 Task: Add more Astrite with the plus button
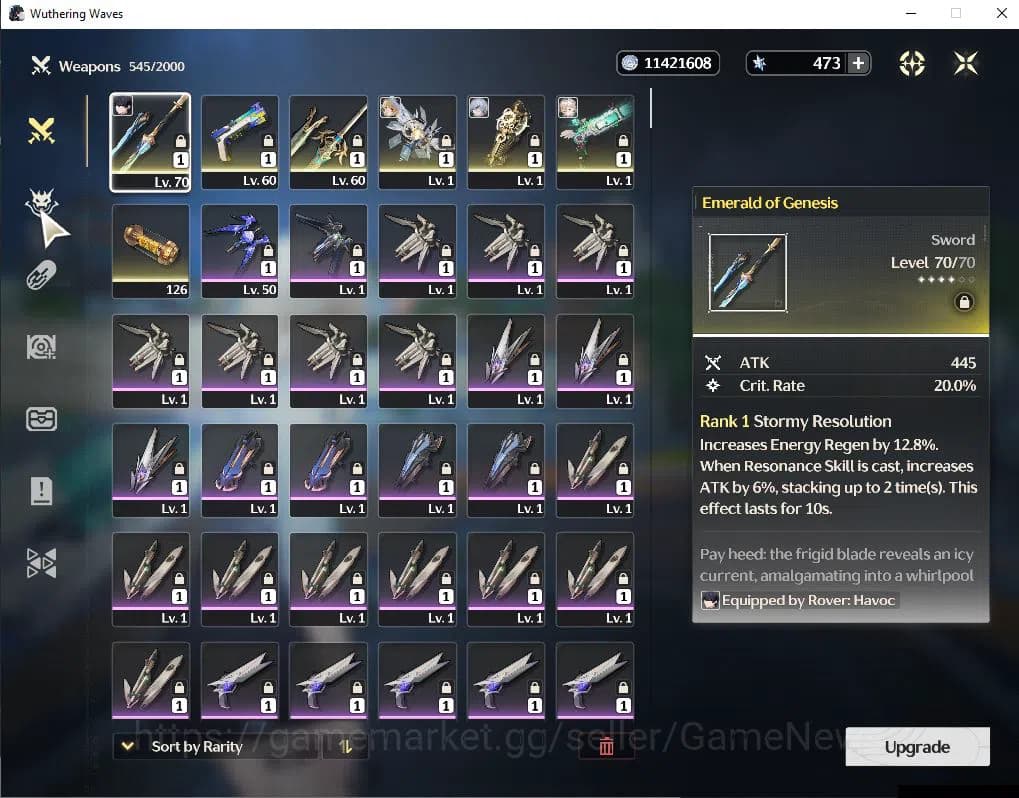[858, 63]
